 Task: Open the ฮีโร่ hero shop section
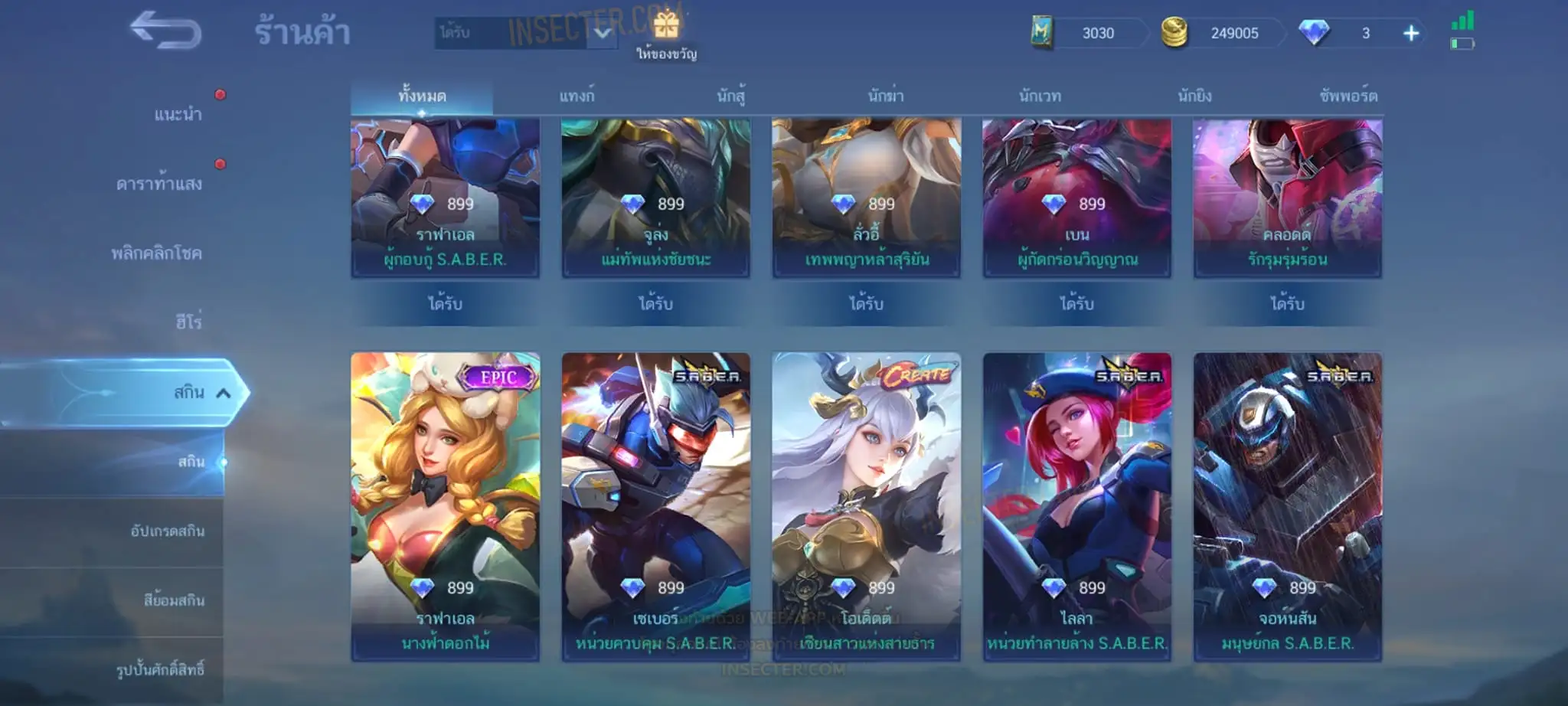pos(188,322)
